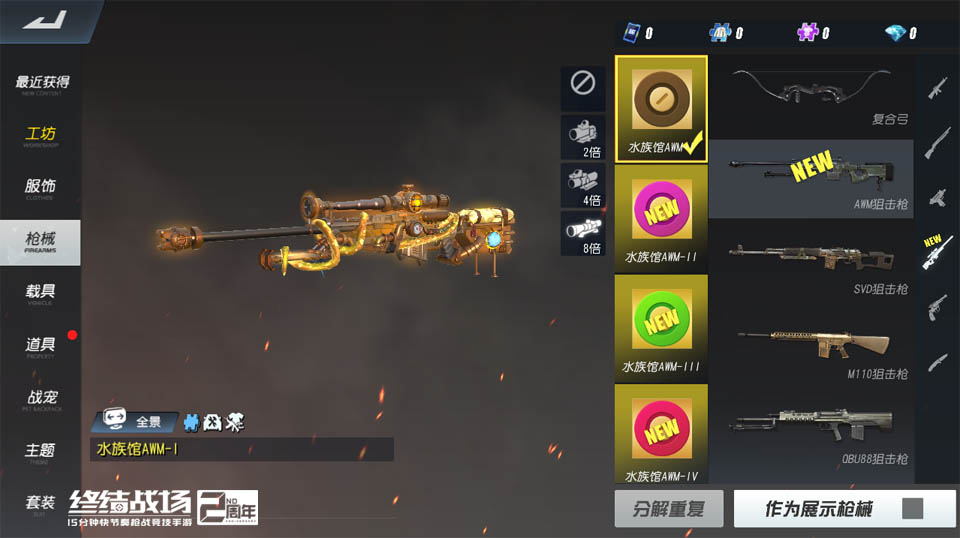Preview the 8倍 scope attachment

pyautogui.click(x=583, y=234)
